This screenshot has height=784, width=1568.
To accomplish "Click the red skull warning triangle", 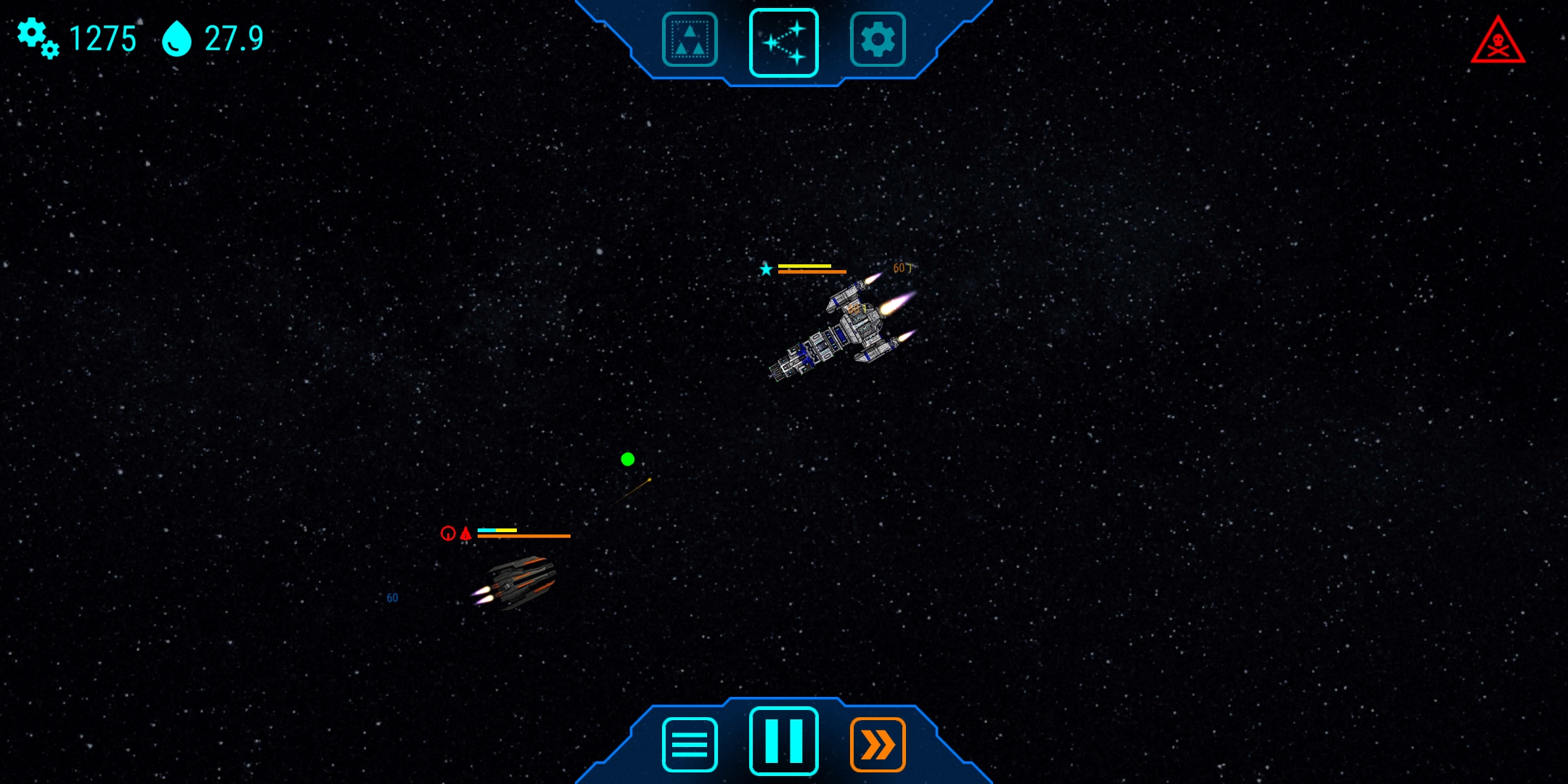I will point(1498,42).
